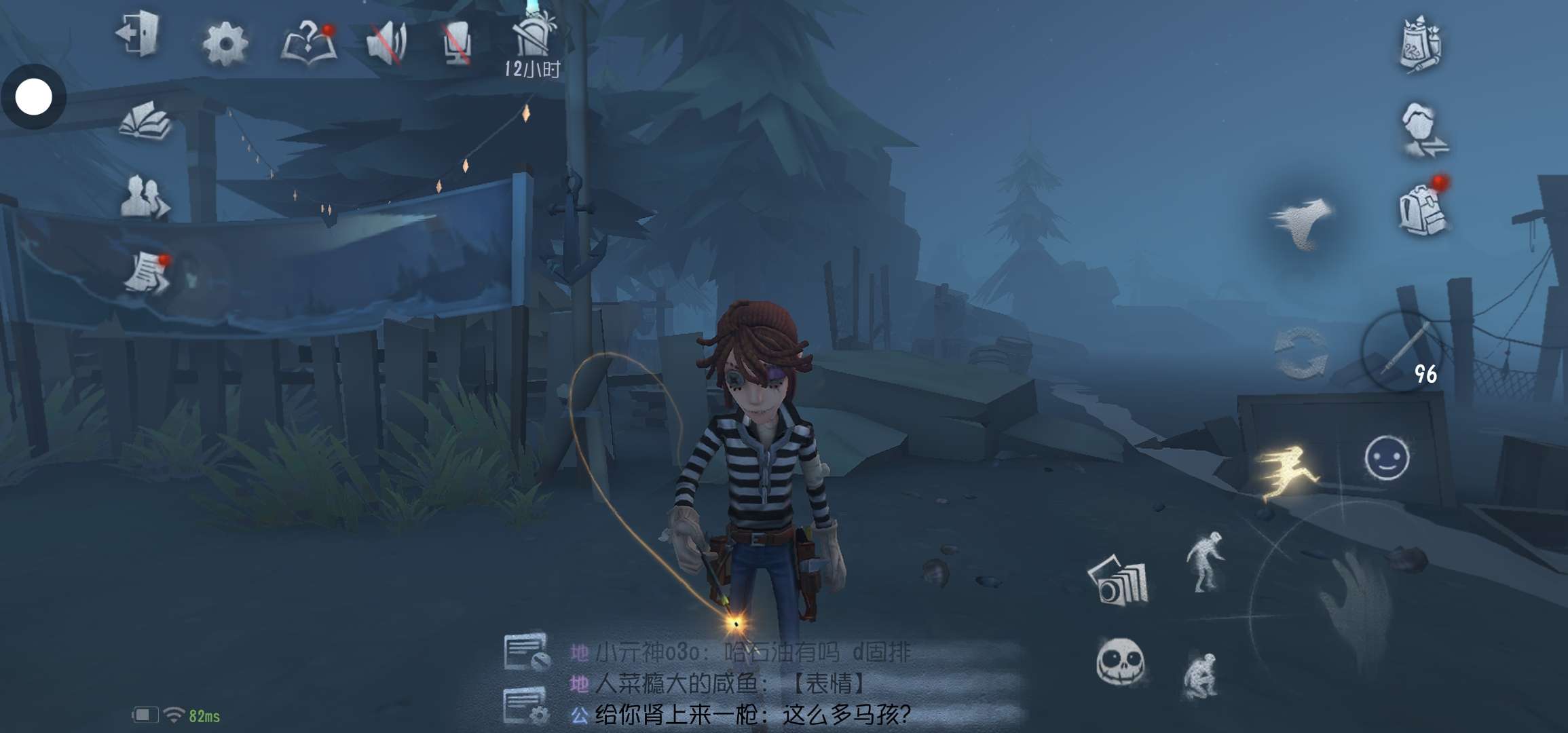Open the gift bag icon
Image resolution: width=1568 pixels, height=733 pixels.
[1421, 45]
